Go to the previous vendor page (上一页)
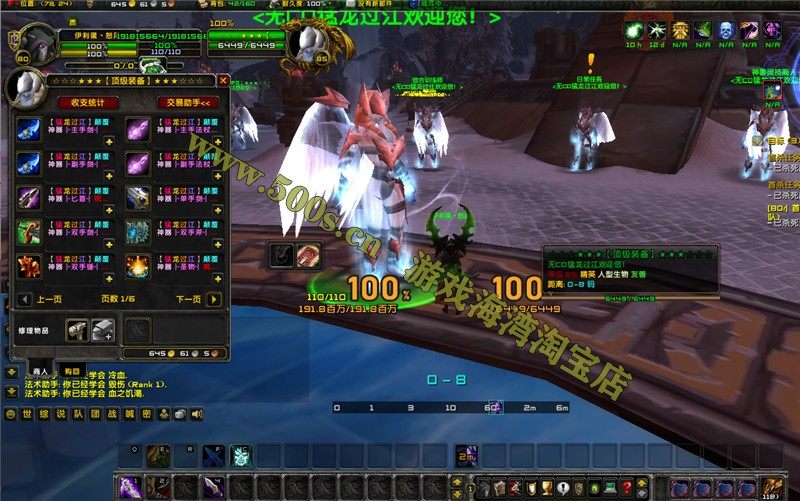 coord(24,299)
